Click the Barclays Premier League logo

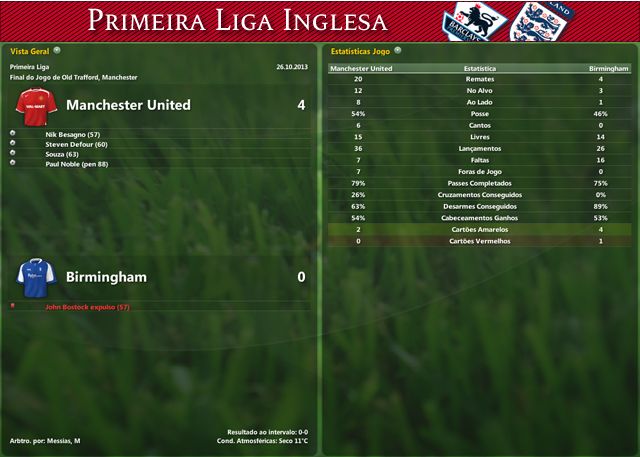point(469,22)
